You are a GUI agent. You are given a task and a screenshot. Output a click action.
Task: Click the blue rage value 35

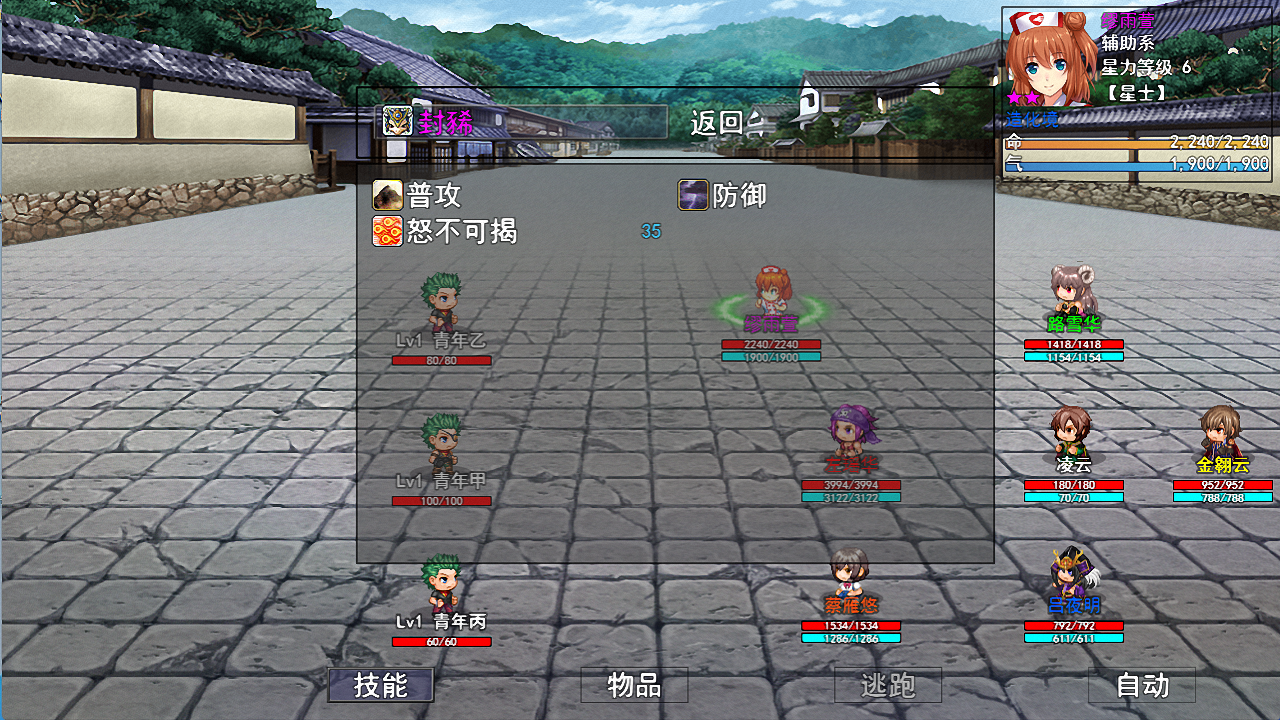click(x=650, y=231)
